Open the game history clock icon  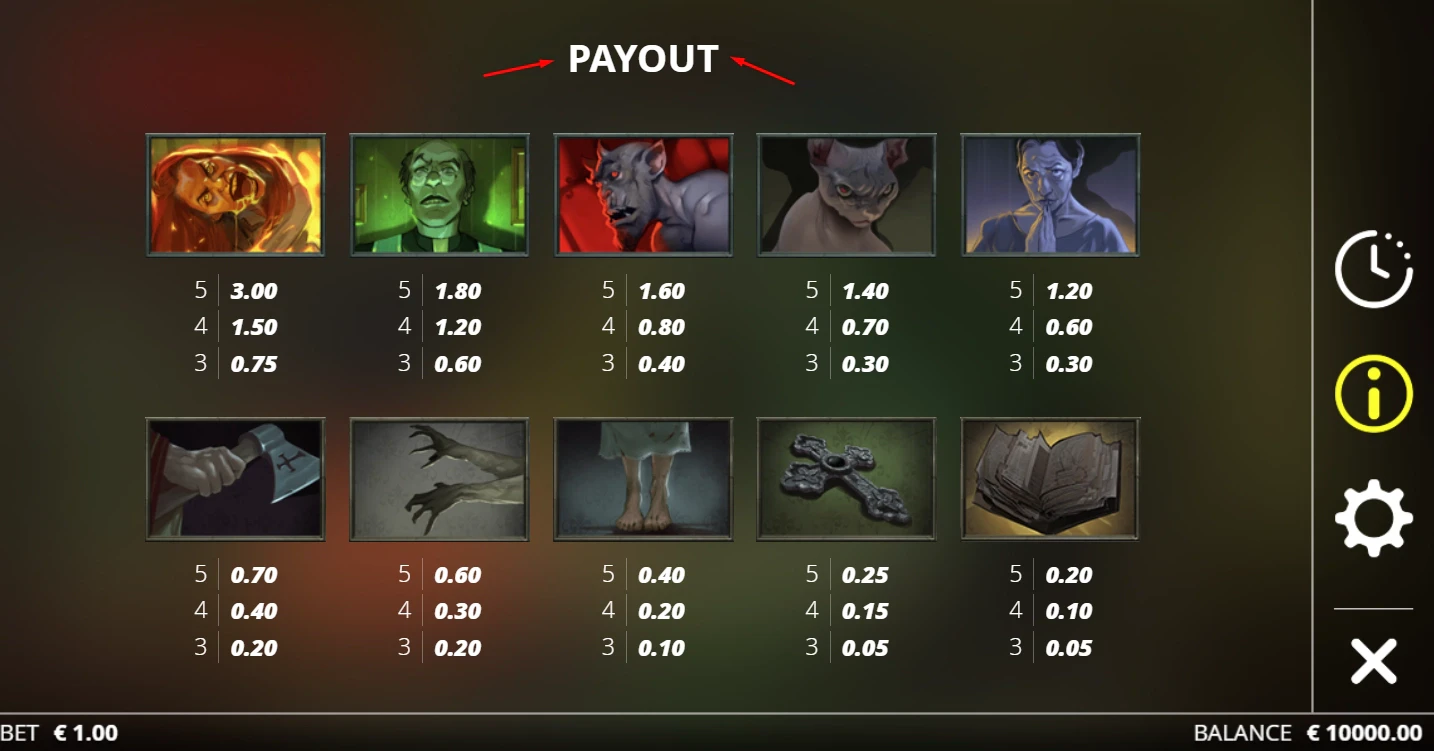coord(1372,267)
